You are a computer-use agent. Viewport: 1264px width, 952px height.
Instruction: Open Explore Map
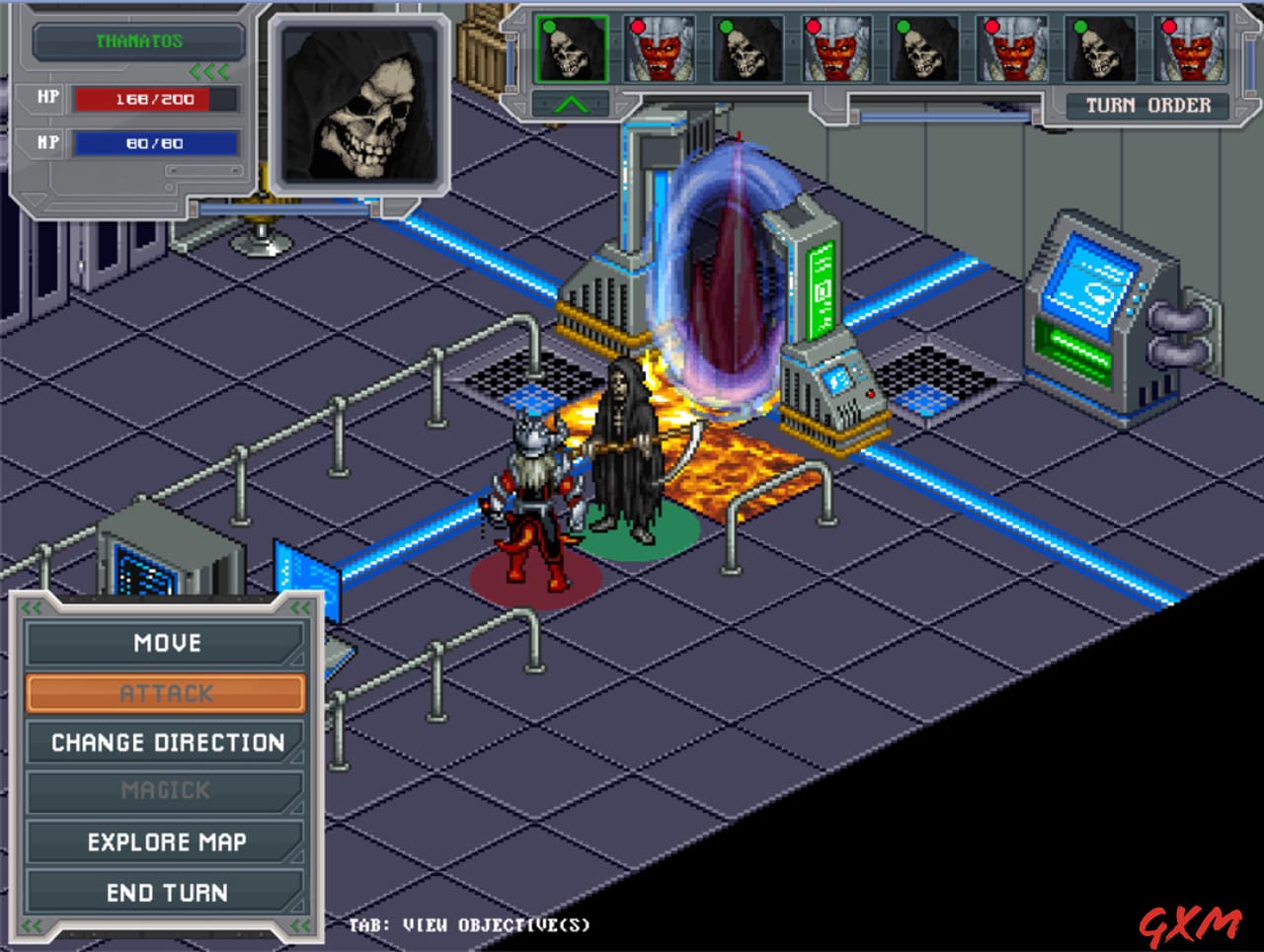pyautogui.click(x=165, y=841)
